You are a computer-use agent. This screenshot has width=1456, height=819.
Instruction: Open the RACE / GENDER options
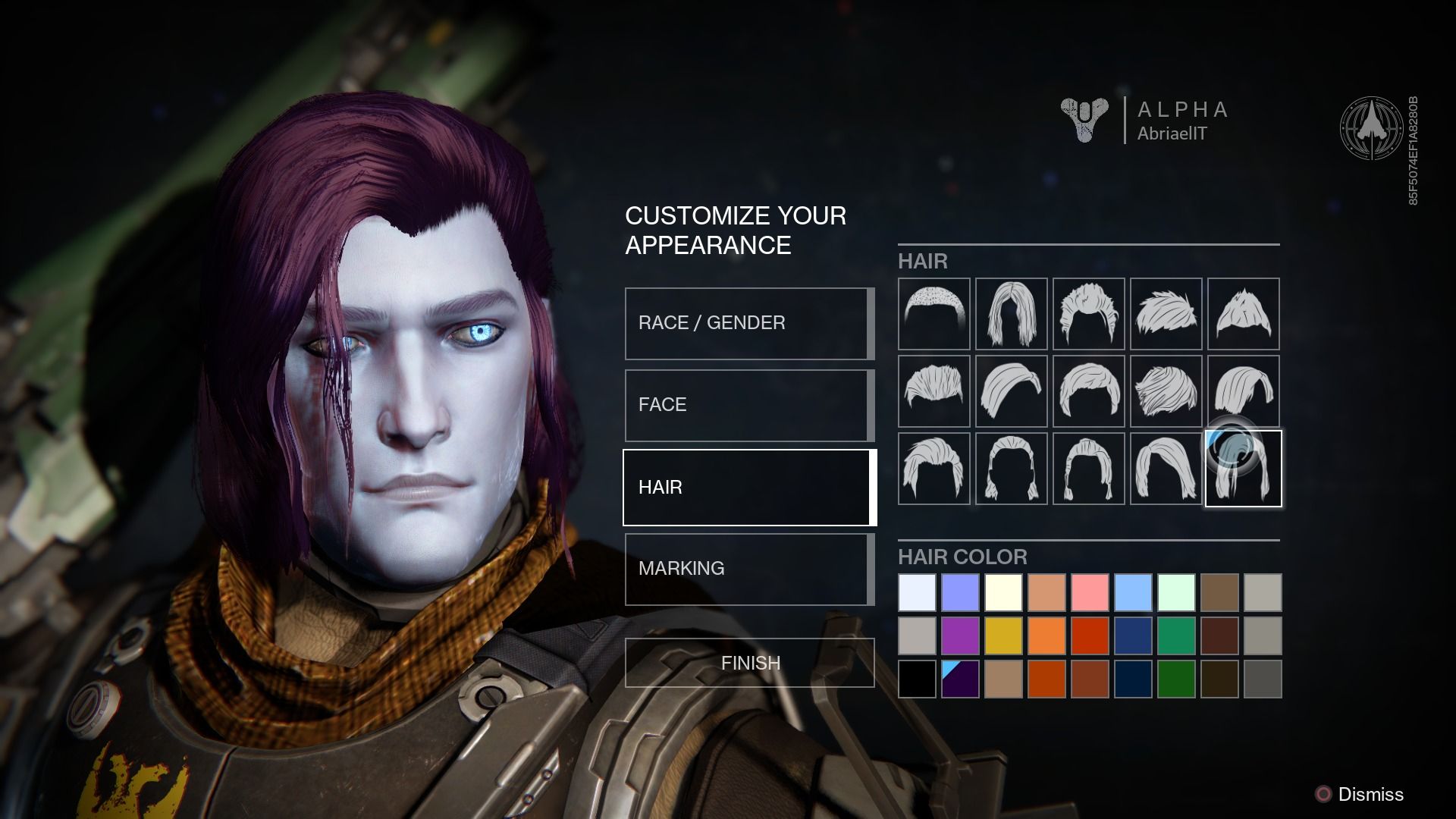pos(749,322)
